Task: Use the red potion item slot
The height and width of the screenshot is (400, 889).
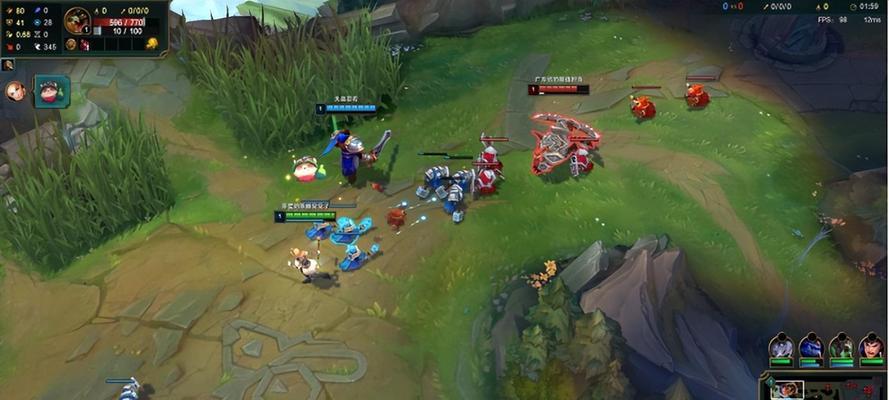Action: pos(85,44)
